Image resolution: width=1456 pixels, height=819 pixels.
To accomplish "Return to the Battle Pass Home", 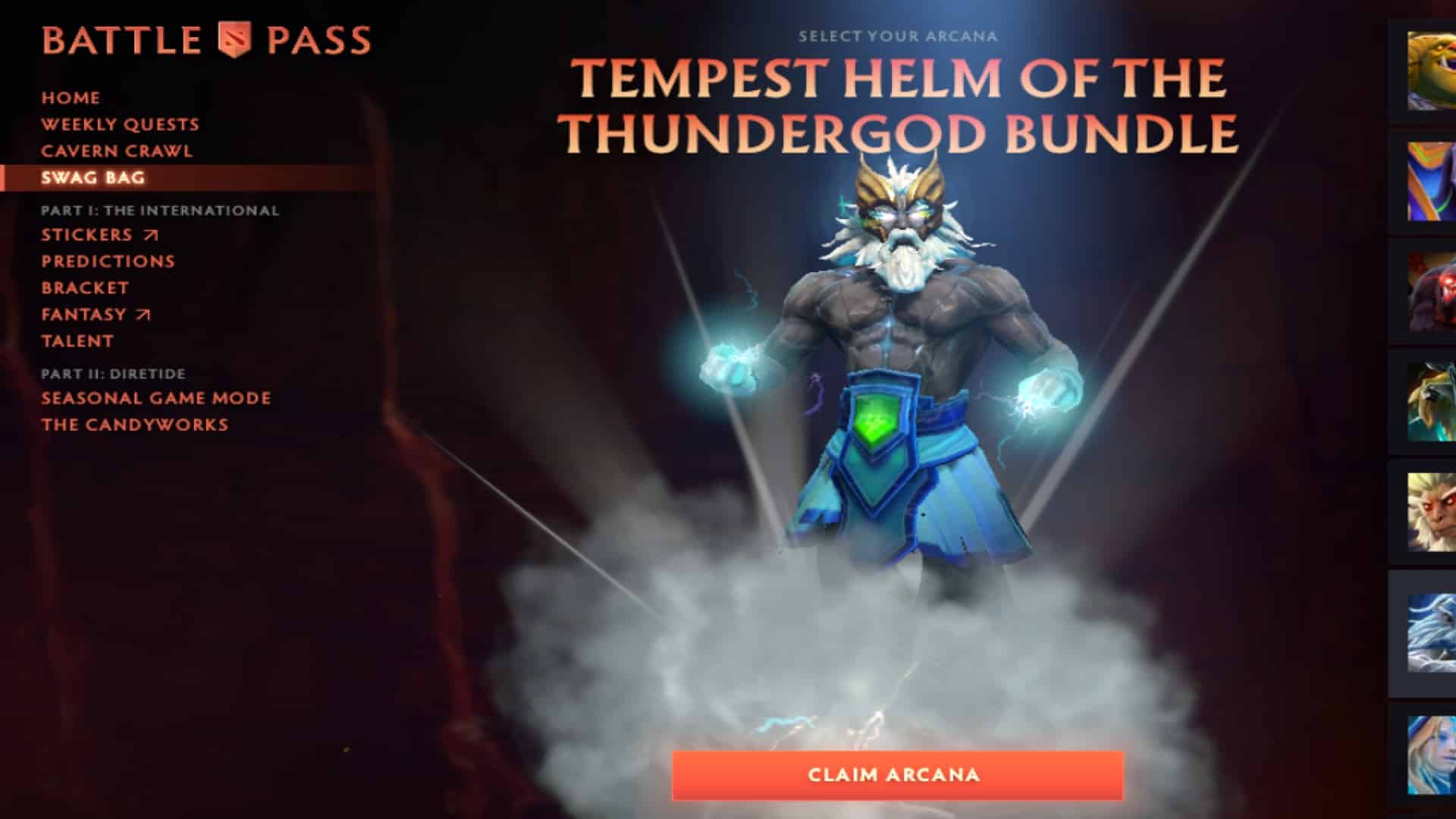I will coord(71,97).
